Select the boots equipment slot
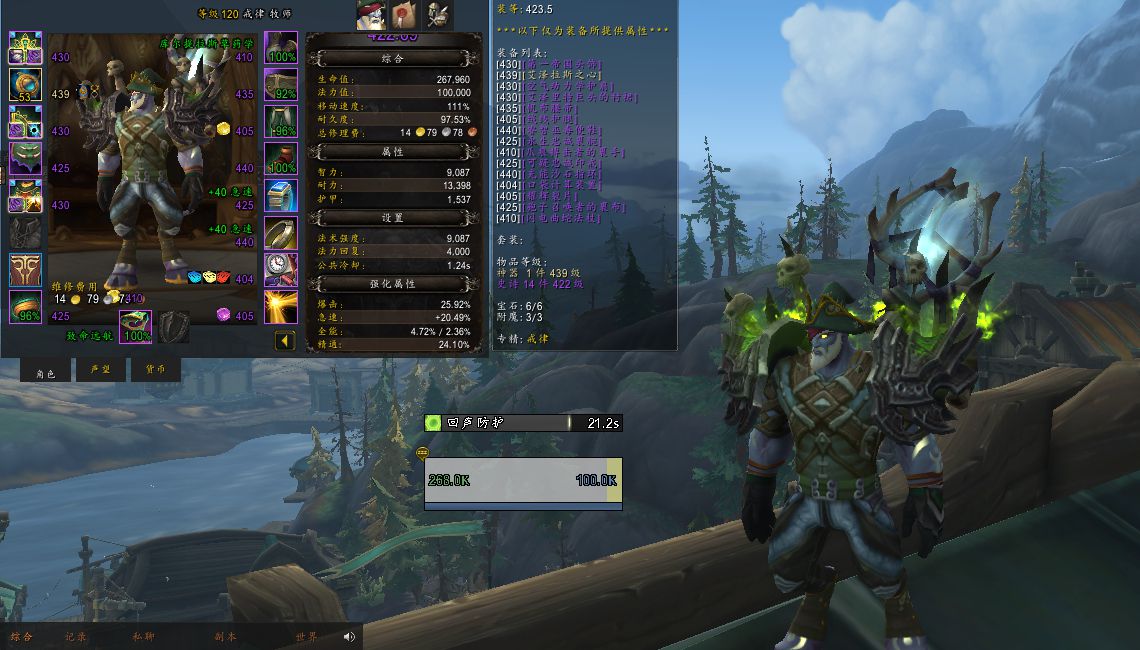Screen dimensions: 1140x650 pyautogui.click(x=281, y=159)
